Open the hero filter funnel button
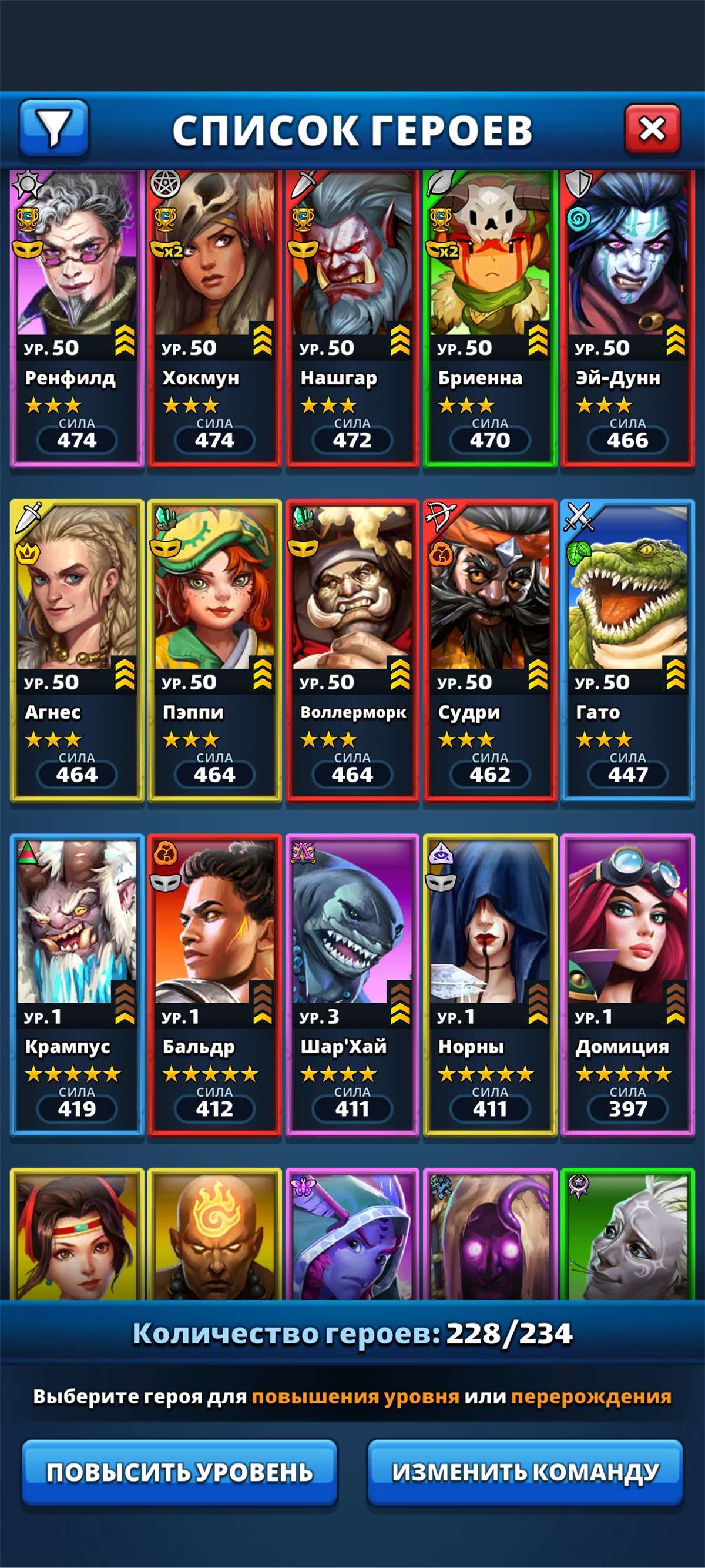The height and width of the screenshot is (1568, 705). pyautogui.click(x=54, y=128)
